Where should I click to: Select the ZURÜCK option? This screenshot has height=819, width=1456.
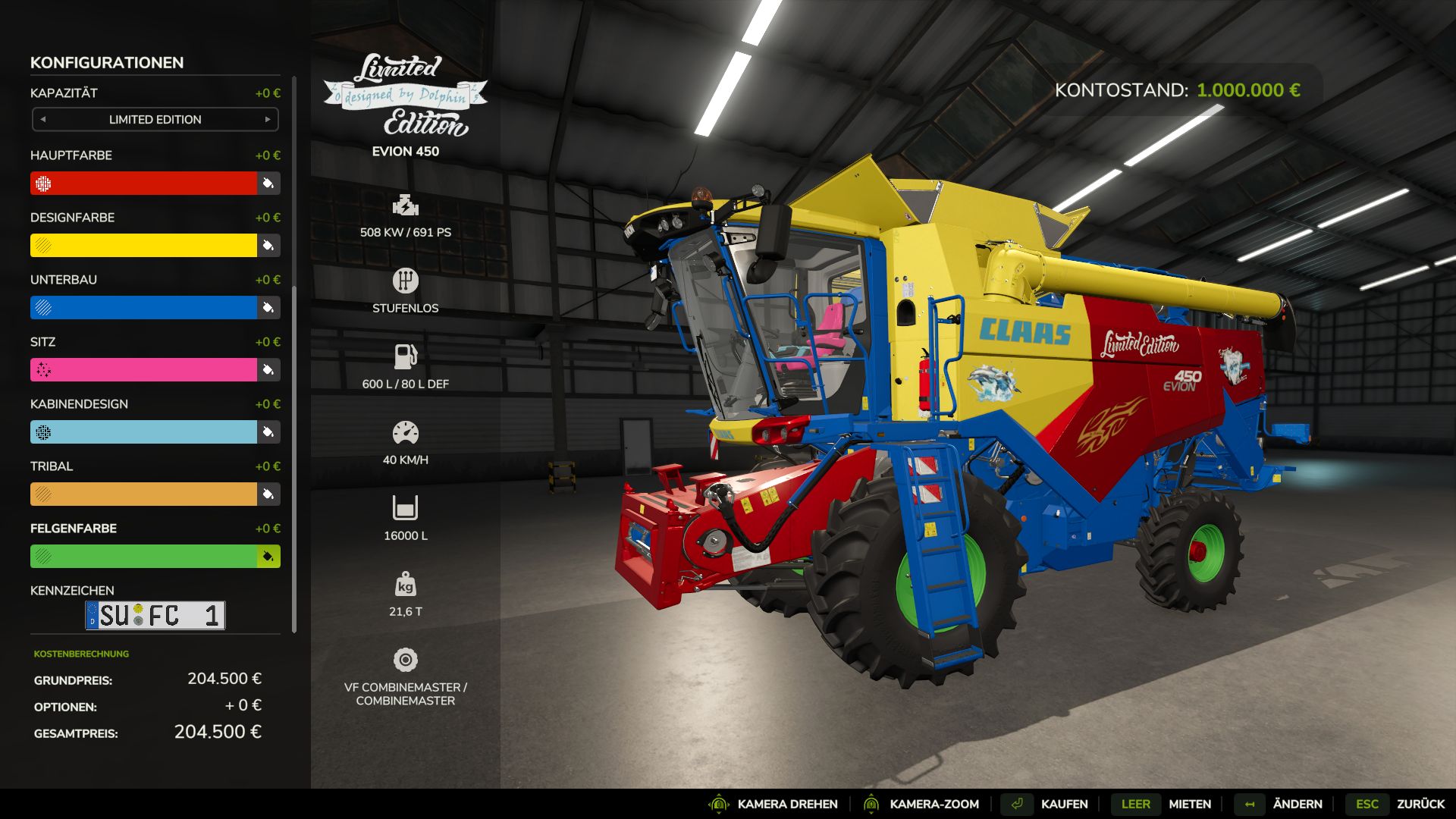1432,804
